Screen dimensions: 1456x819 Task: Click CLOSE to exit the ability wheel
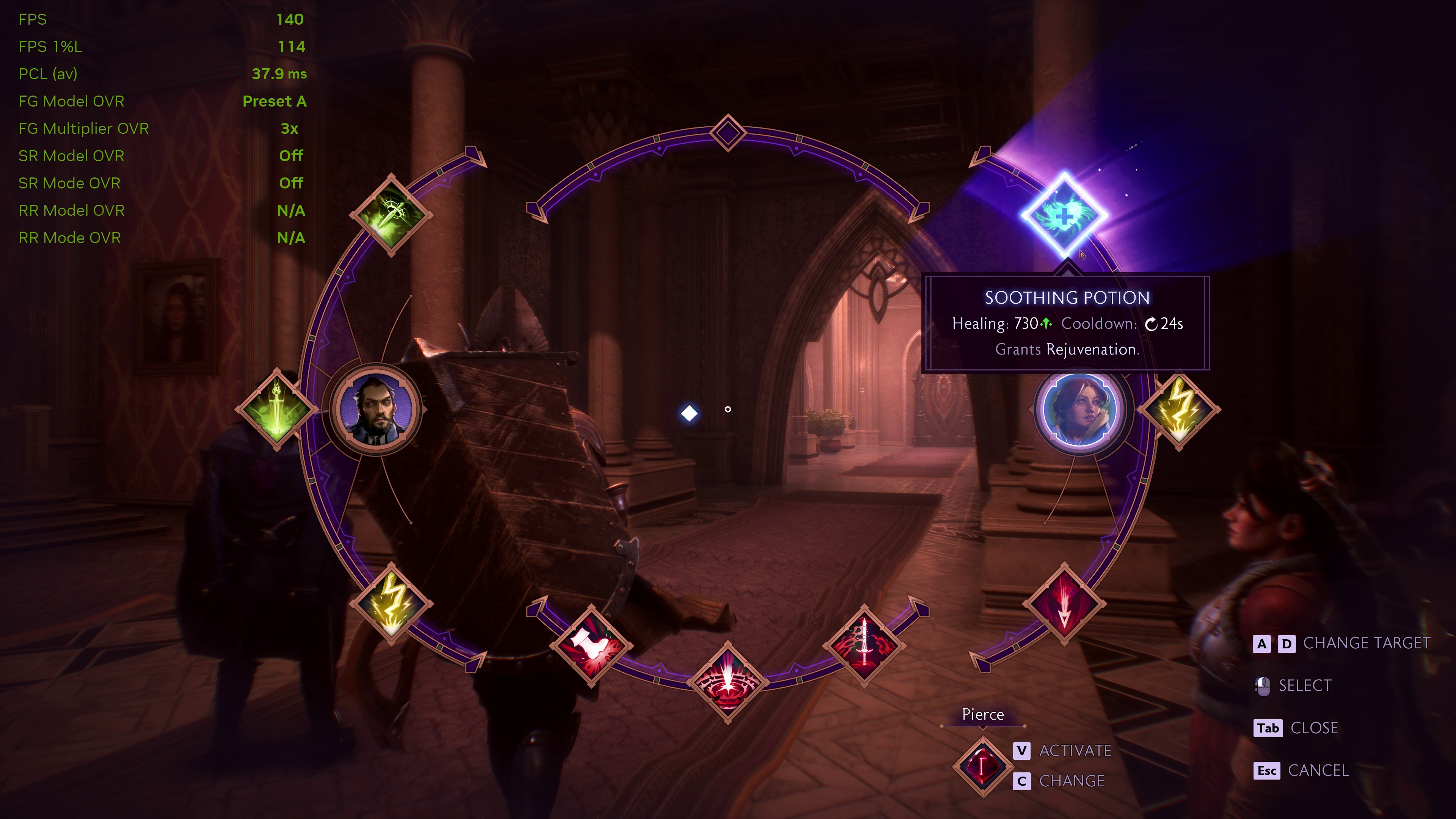coord(1315,728)
